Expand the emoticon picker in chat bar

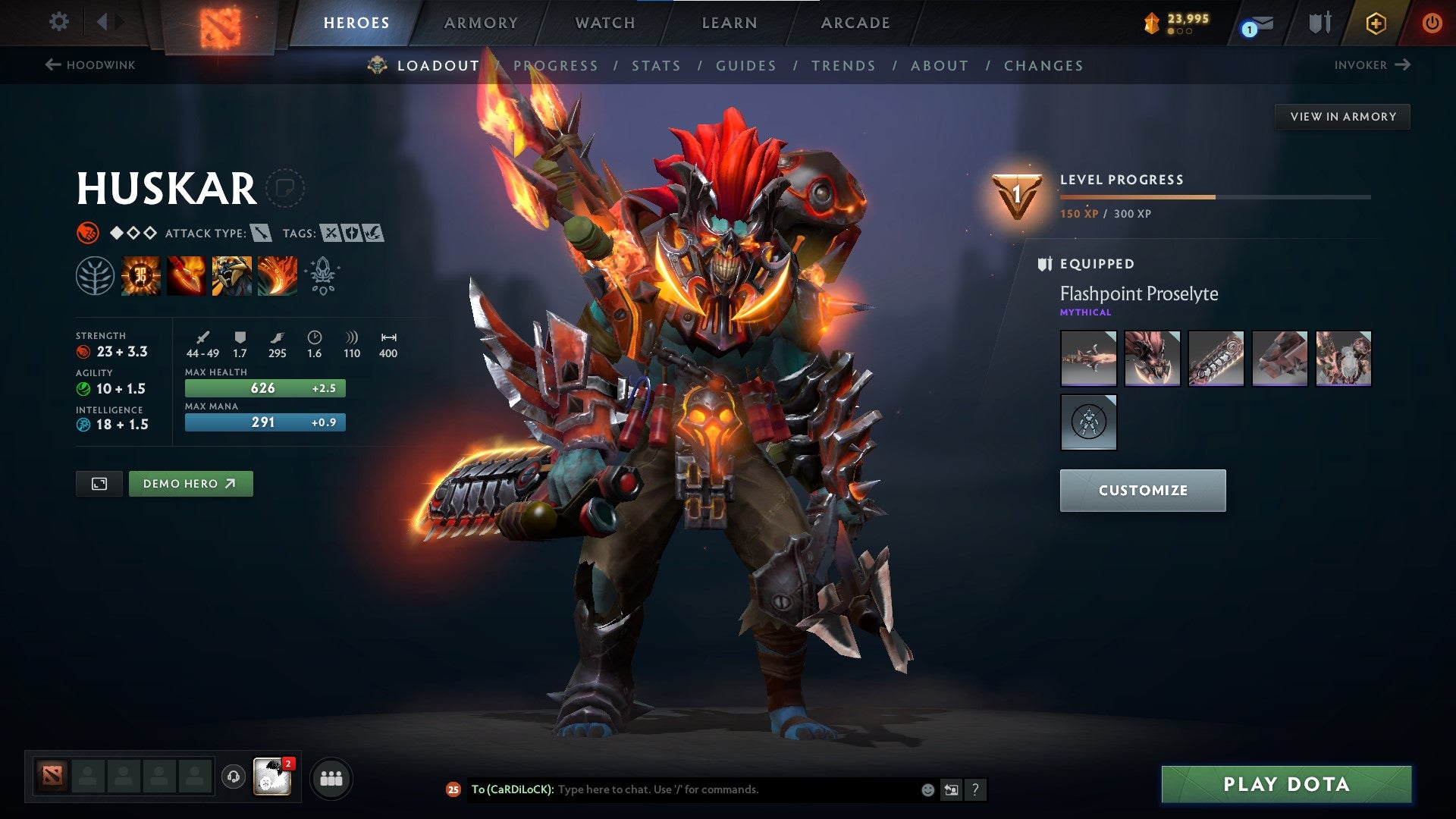point(927,789)
